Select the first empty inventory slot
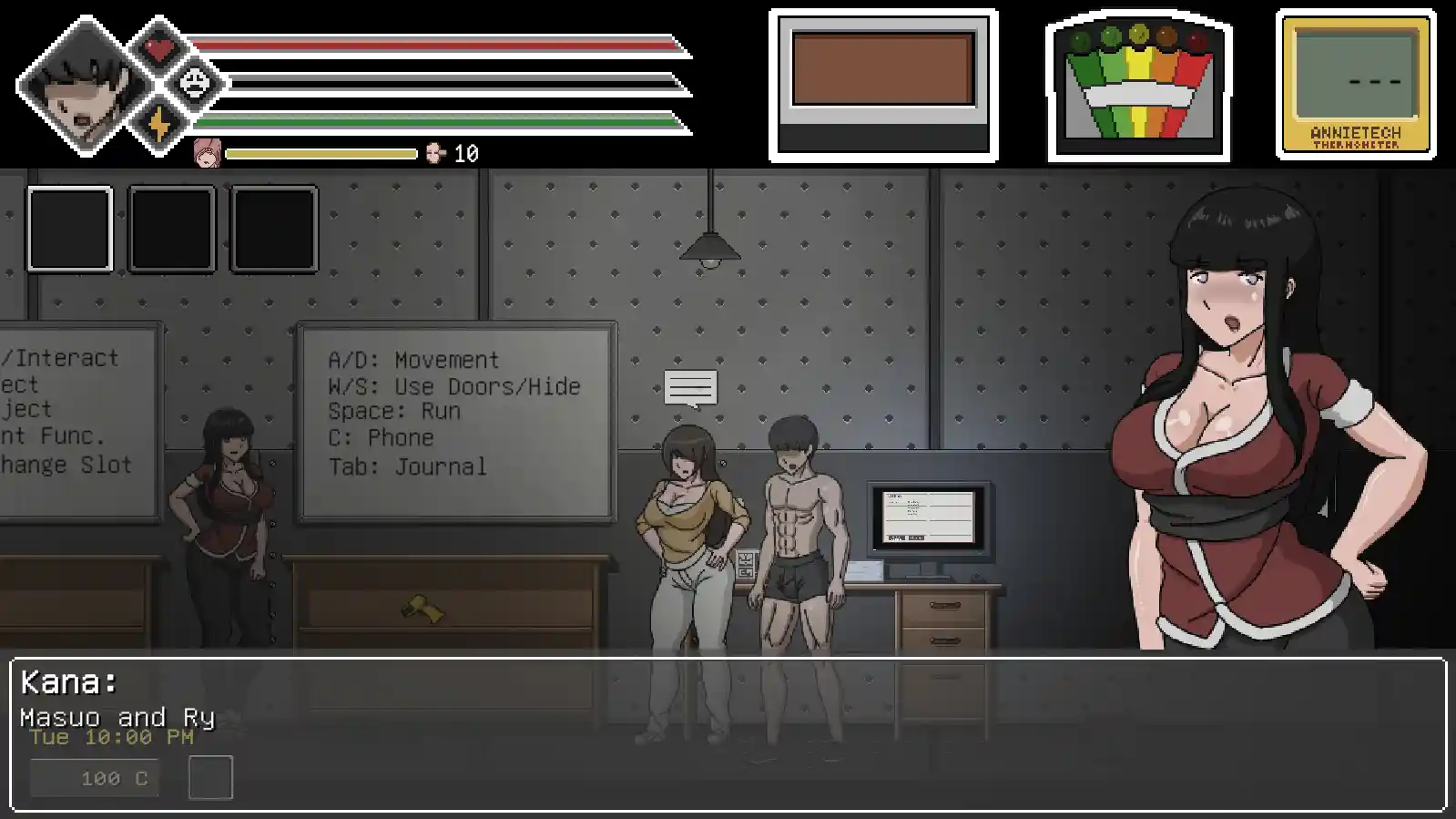Viewport: 1456px width, 819px height. click(70, 228)
